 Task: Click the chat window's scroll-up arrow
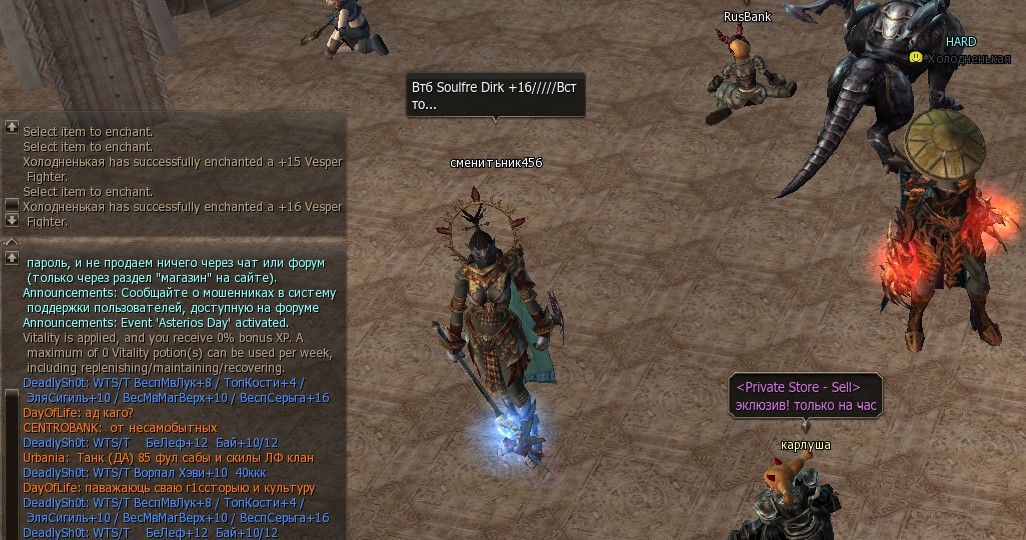coord(12,257)
